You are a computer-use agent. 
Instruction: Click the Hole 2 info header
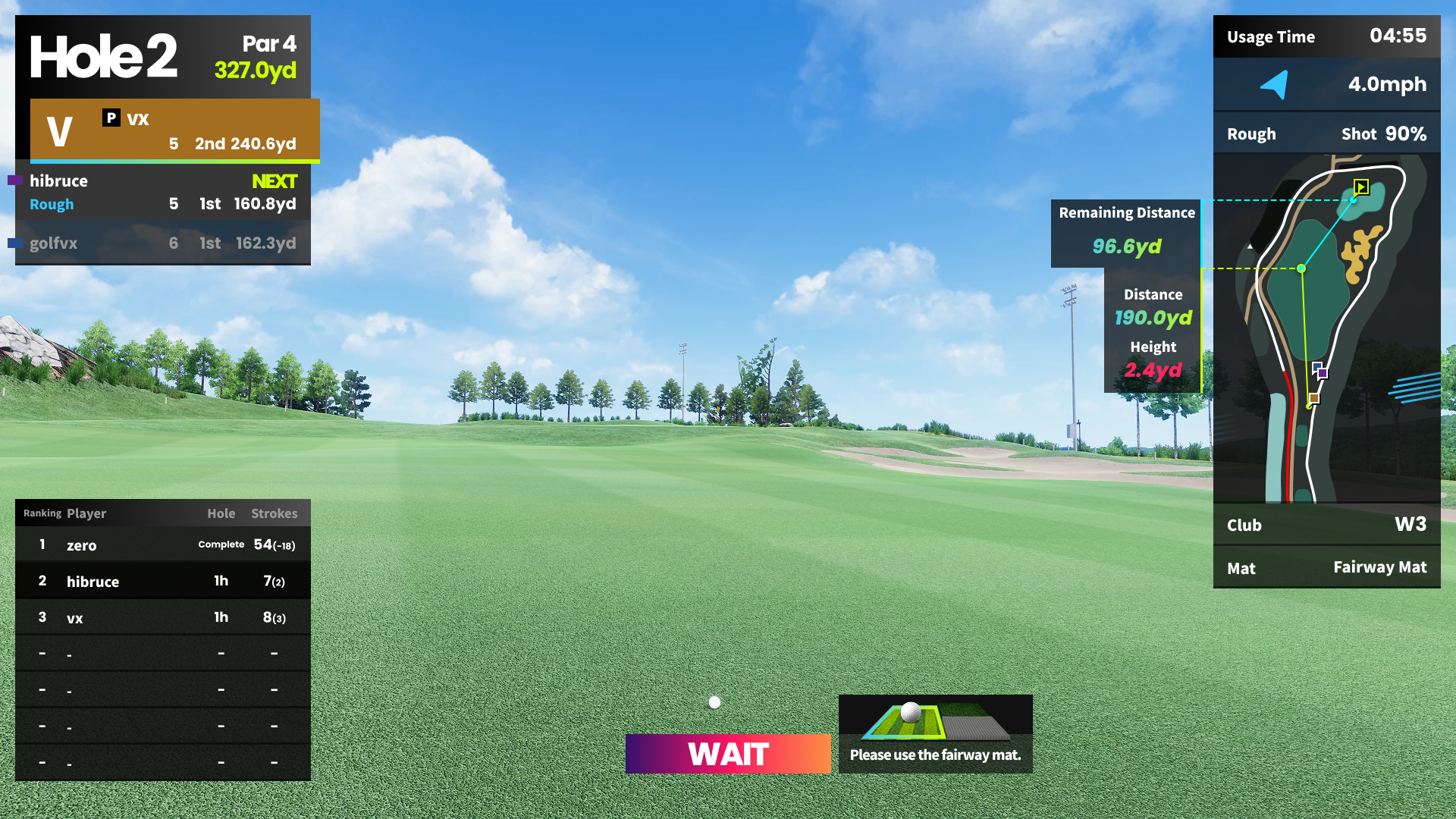click(x=162, y=57)
